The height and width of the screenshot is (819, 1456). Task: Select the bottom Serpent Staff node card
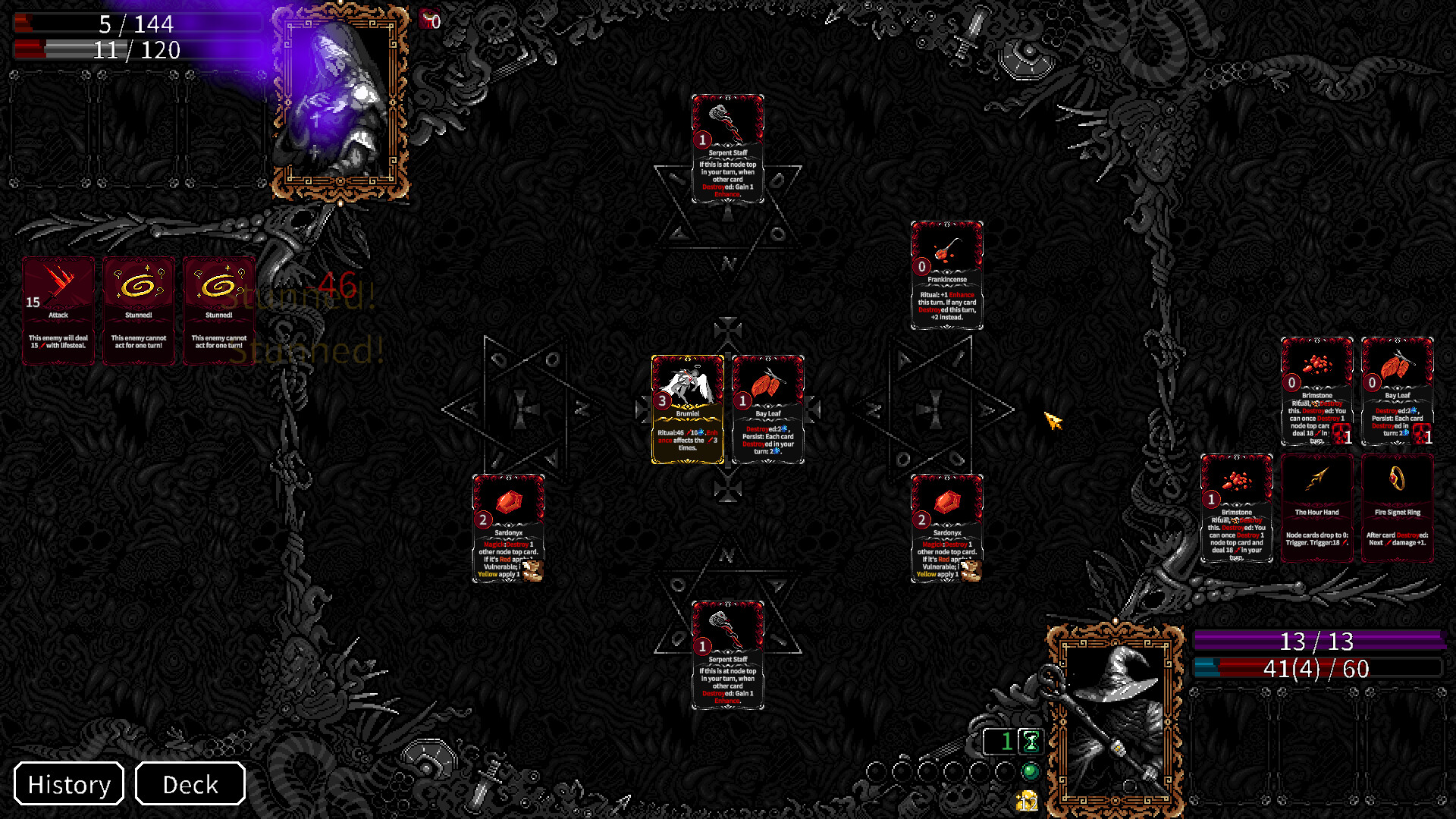pyautogui.click(x=727, y=656)
